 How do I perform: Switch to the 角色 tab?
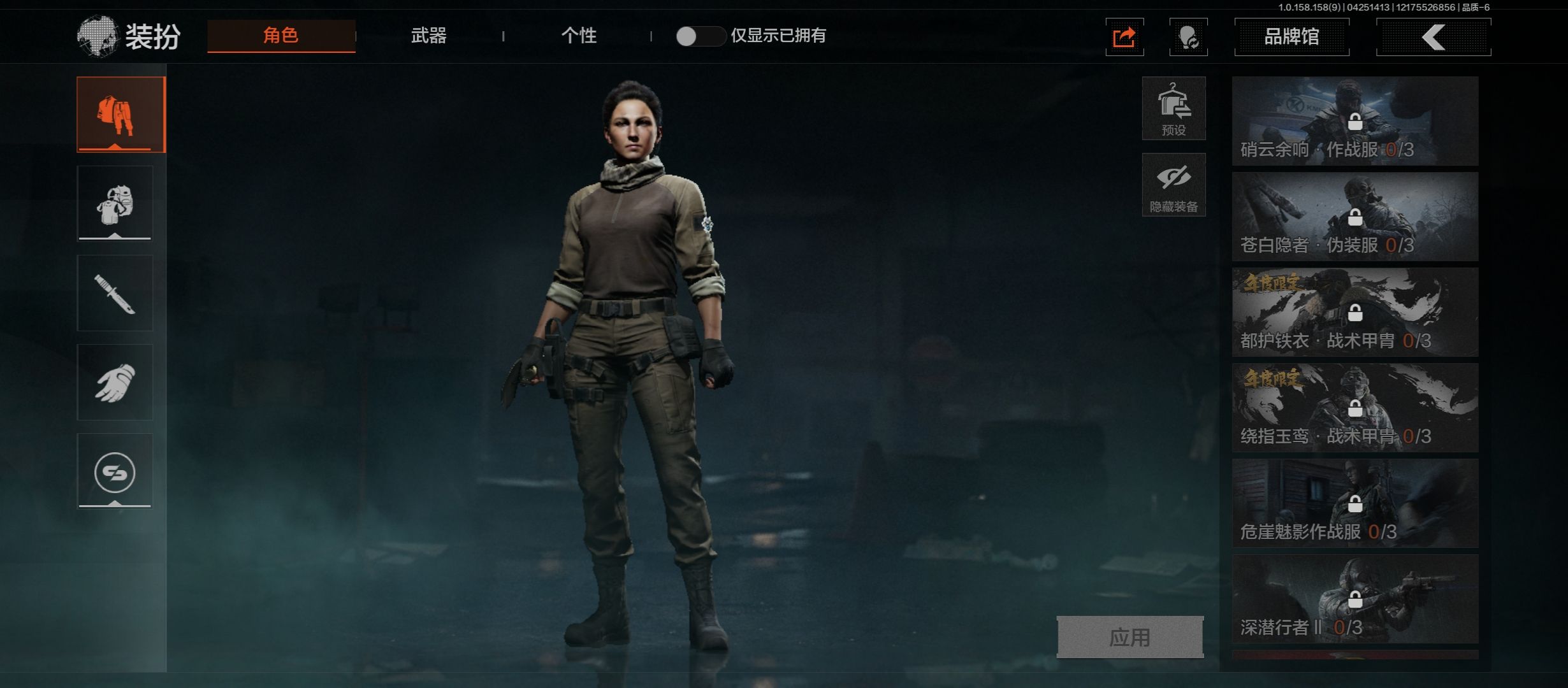pos(281,36)
